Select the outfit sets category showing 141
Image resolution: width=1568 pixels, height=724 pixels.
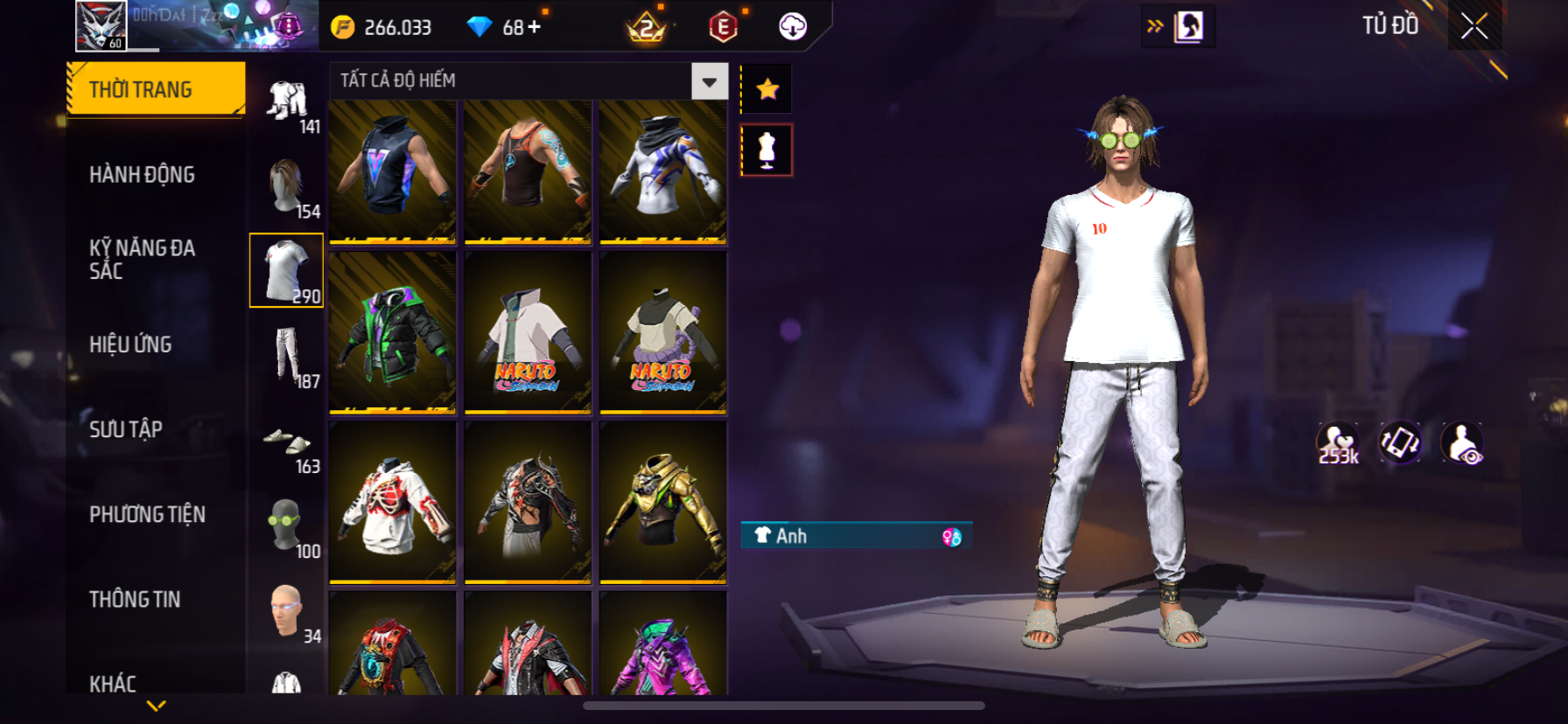[287, 102]
